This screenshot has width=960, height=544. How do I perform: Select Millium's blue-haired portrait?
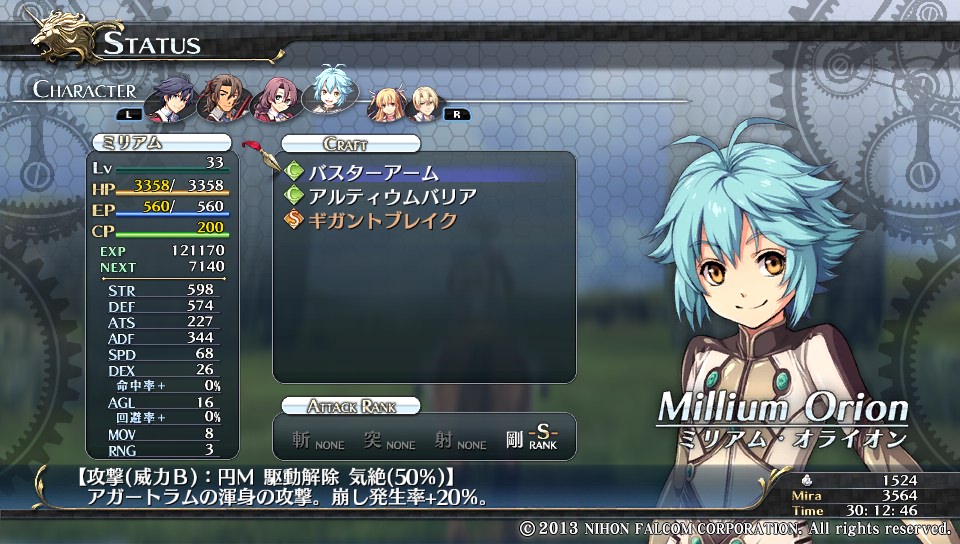[x=328, y=94]
